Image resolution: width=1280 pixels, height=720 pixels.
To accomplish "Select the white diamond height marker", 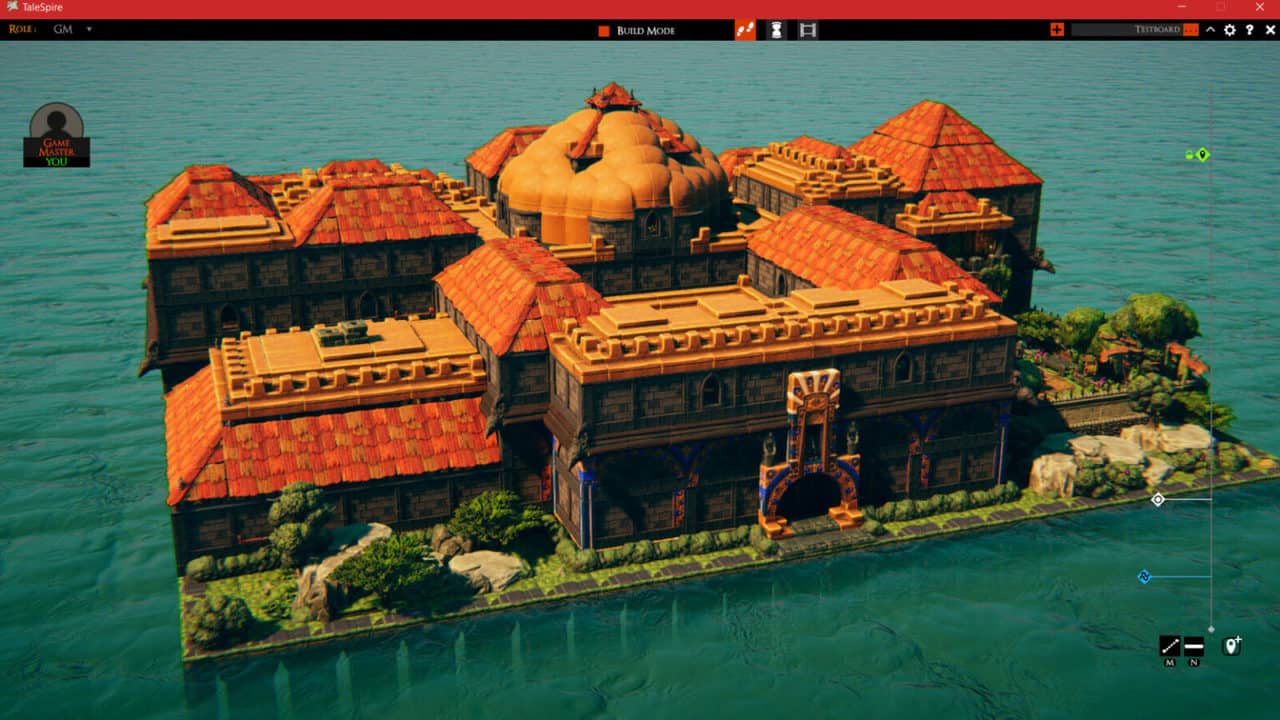I will (x=1158, y=499).
